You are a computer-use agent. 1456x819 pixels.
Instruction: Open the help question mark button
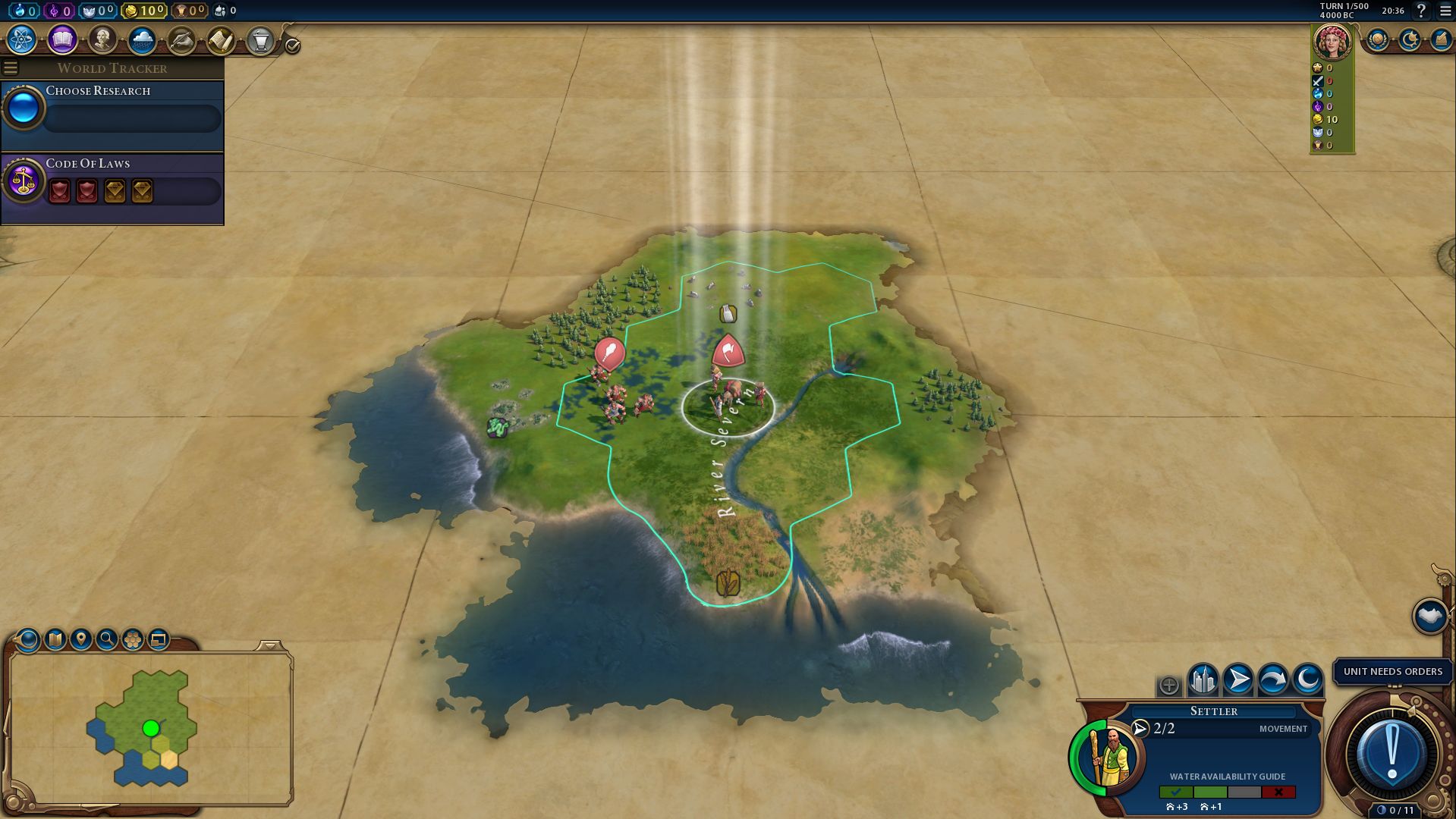coord(1421,11)
